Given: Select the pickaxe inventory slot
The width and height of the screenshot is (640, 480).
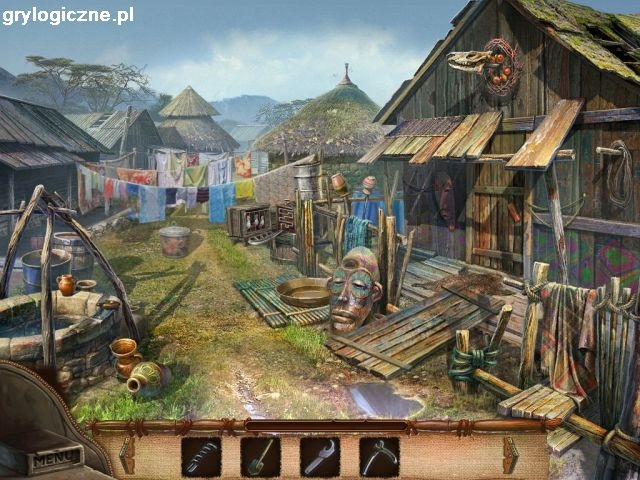Looking at the screenshot, I should [x=379, y=457].
